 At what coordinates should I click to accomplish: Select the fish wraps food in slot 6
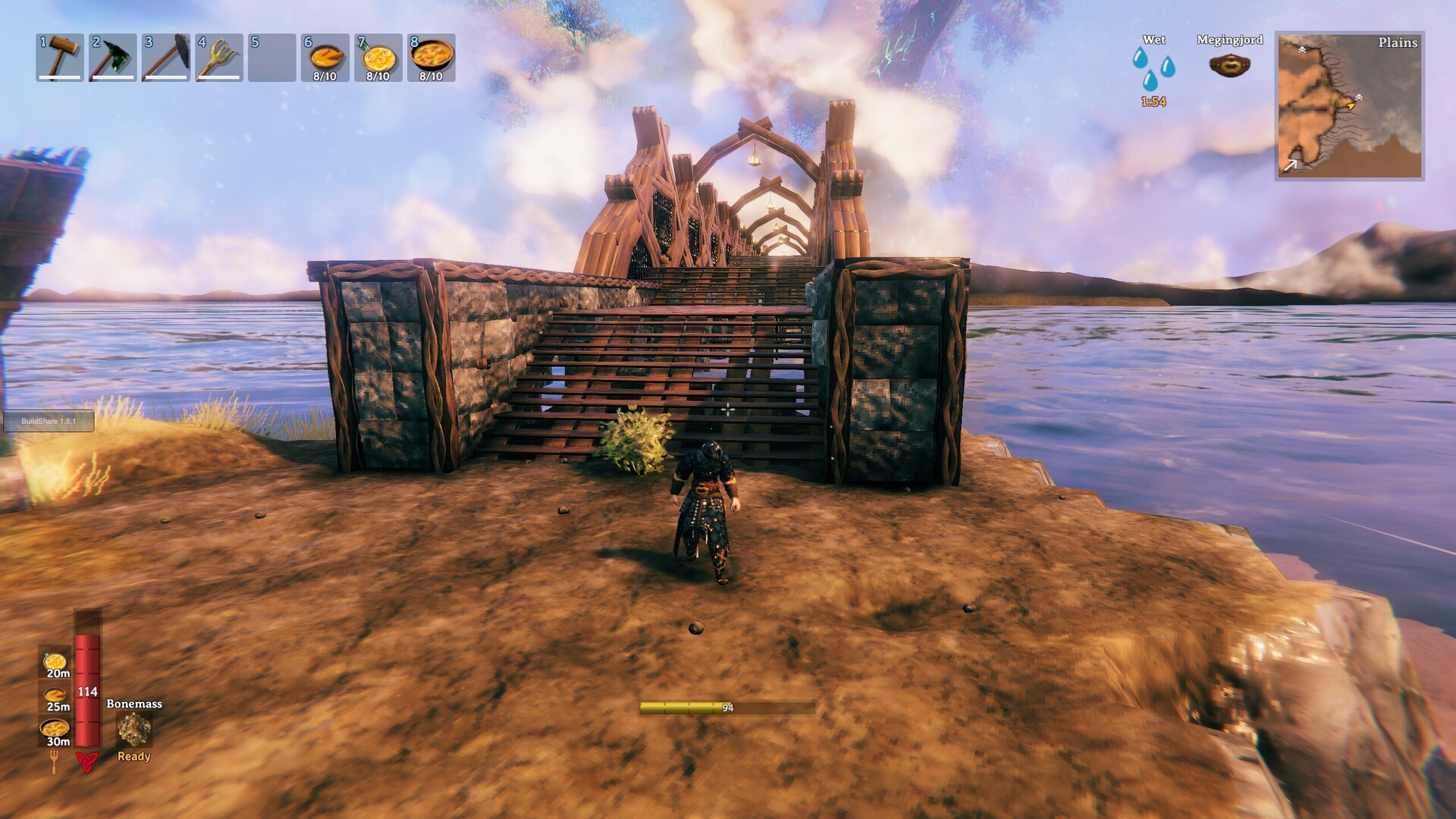[325, 56]
